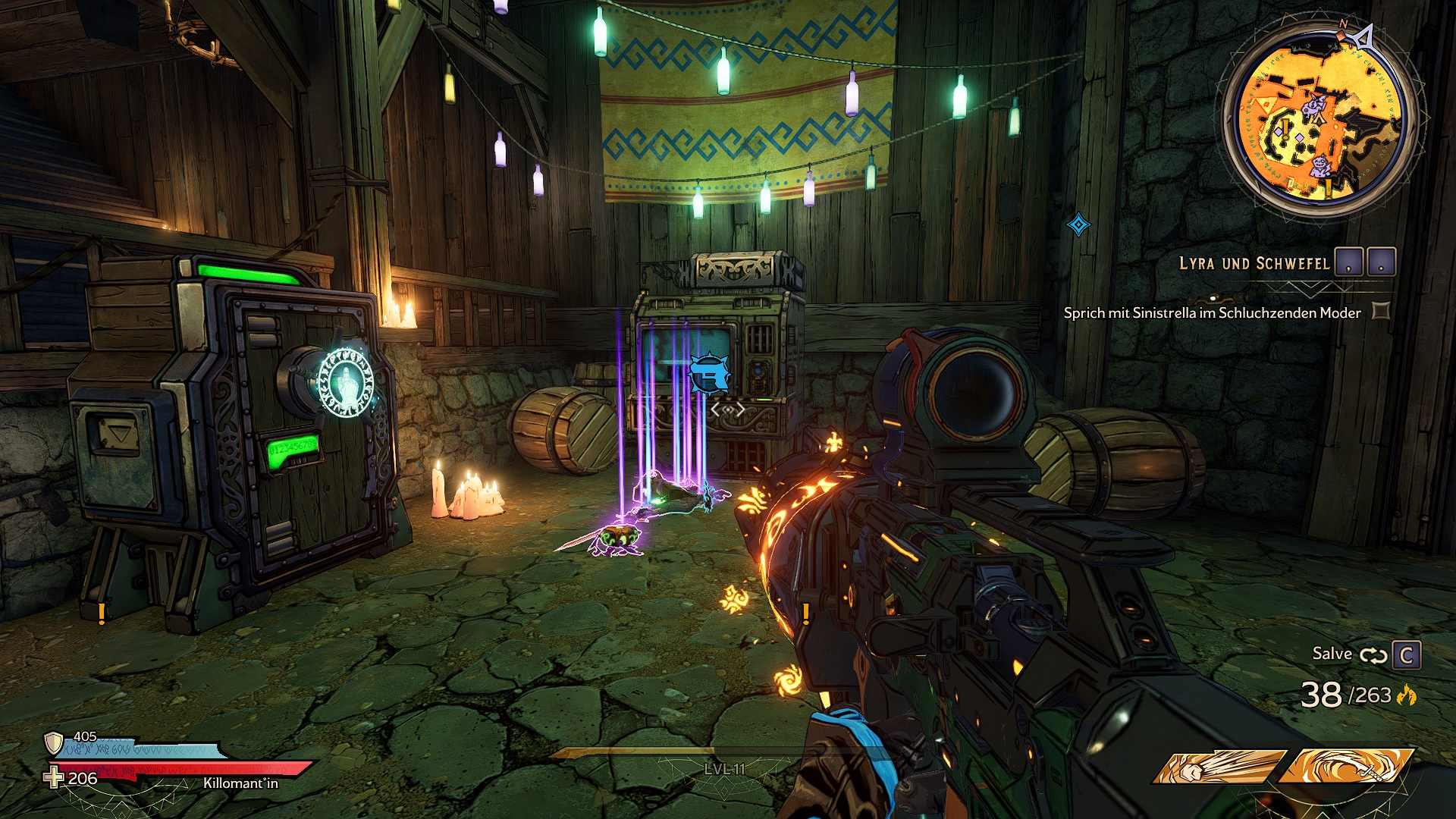1456x819 pixels.
Task: Click the health cross icon beside 206
Action: (x=53, y=777)
